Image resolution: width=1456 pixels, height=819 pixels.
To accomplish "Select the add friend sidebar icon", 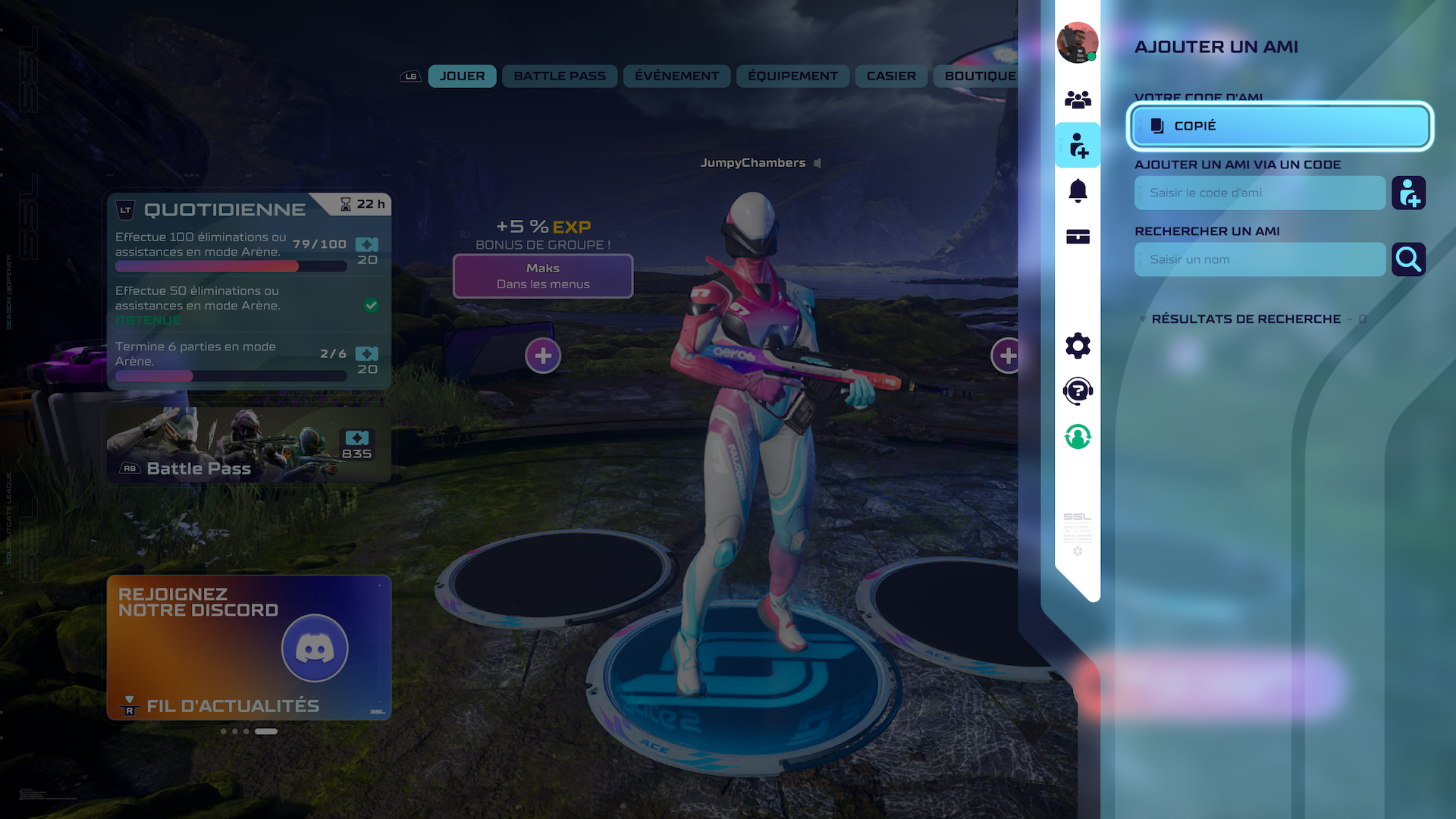I will tap(1078, 145).
